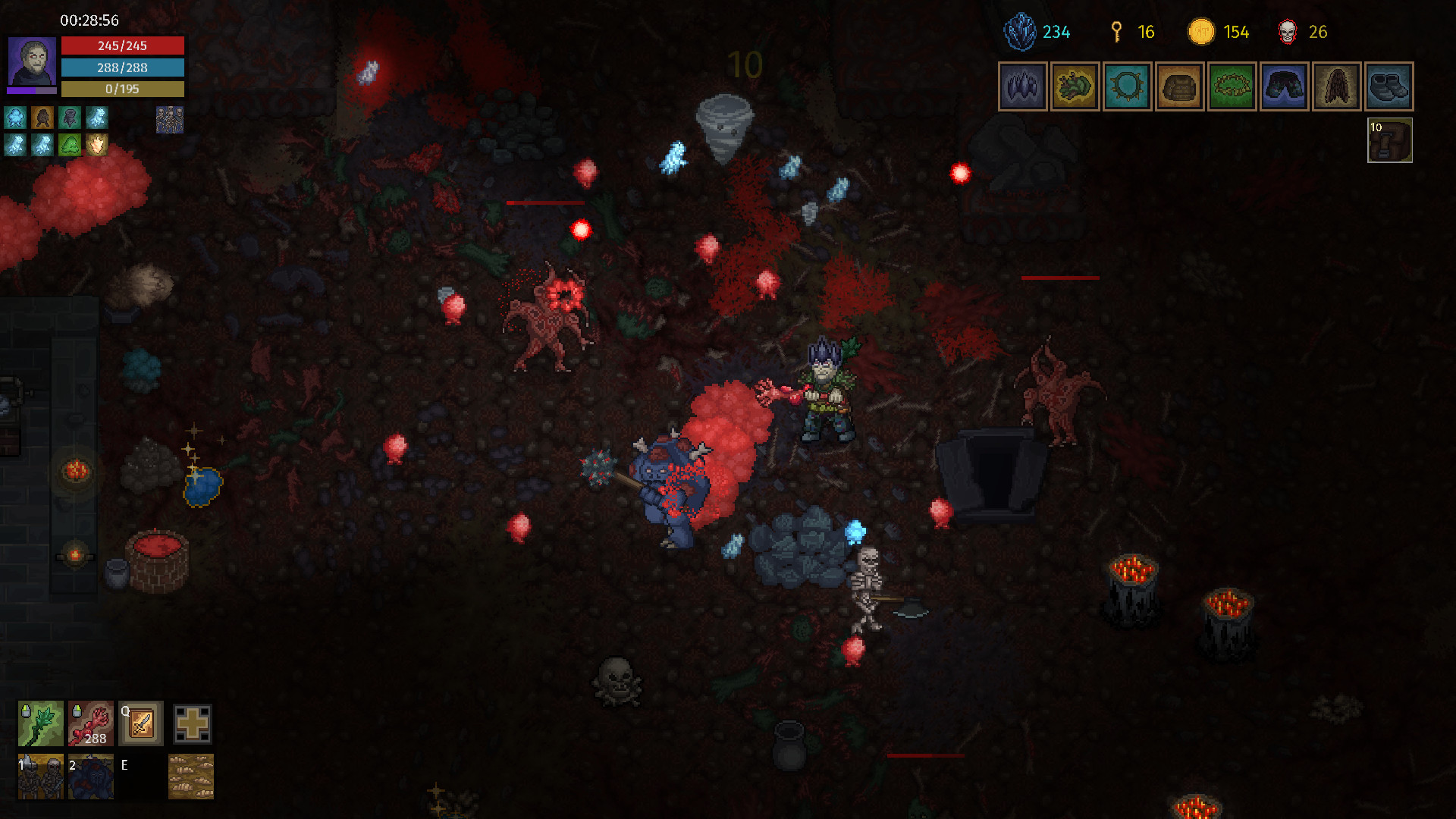Inspect the spiked collar equipment slot

coord(1127,86)
